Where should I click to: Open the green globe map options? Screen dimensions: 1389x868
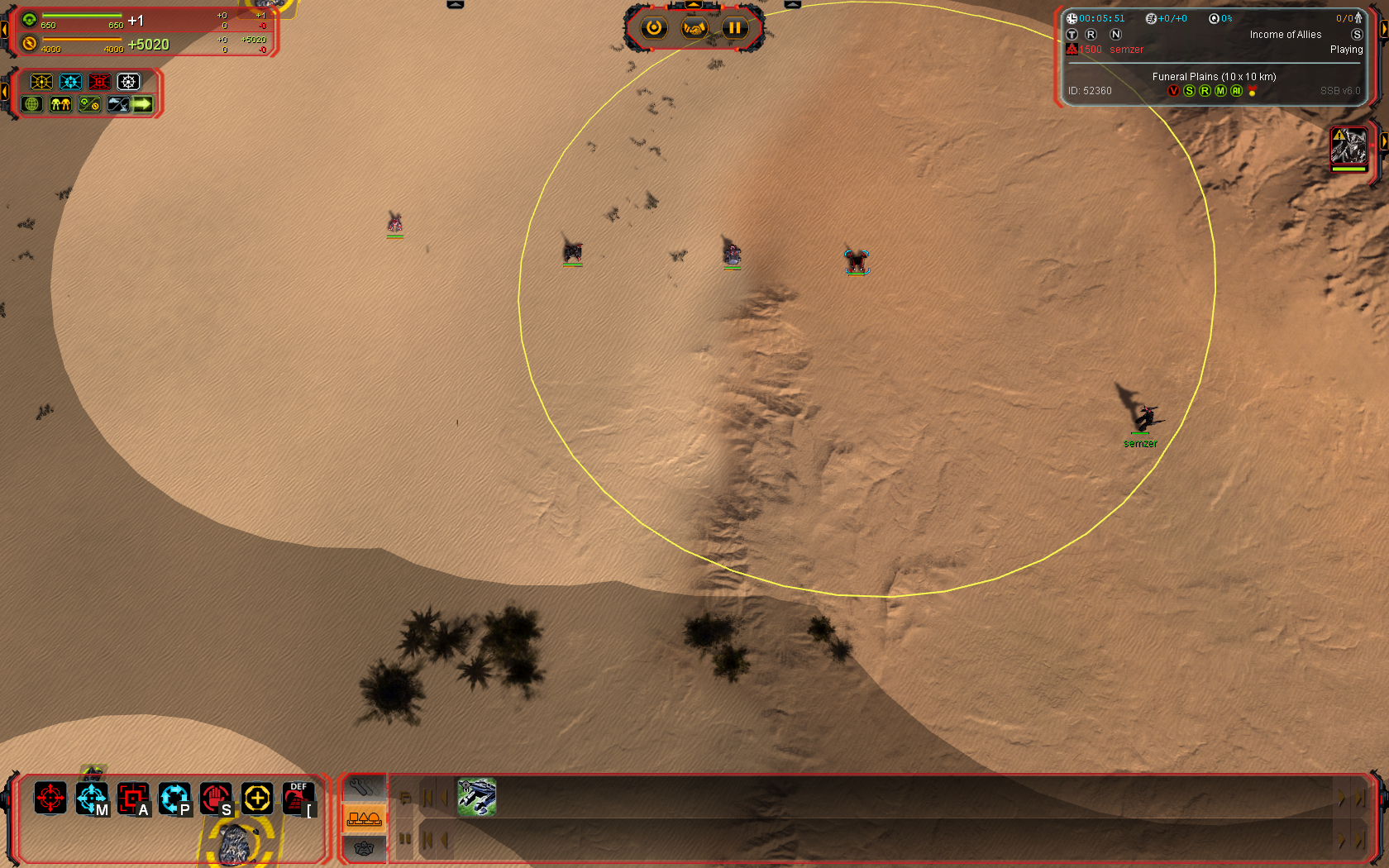(x=32, y=104)
